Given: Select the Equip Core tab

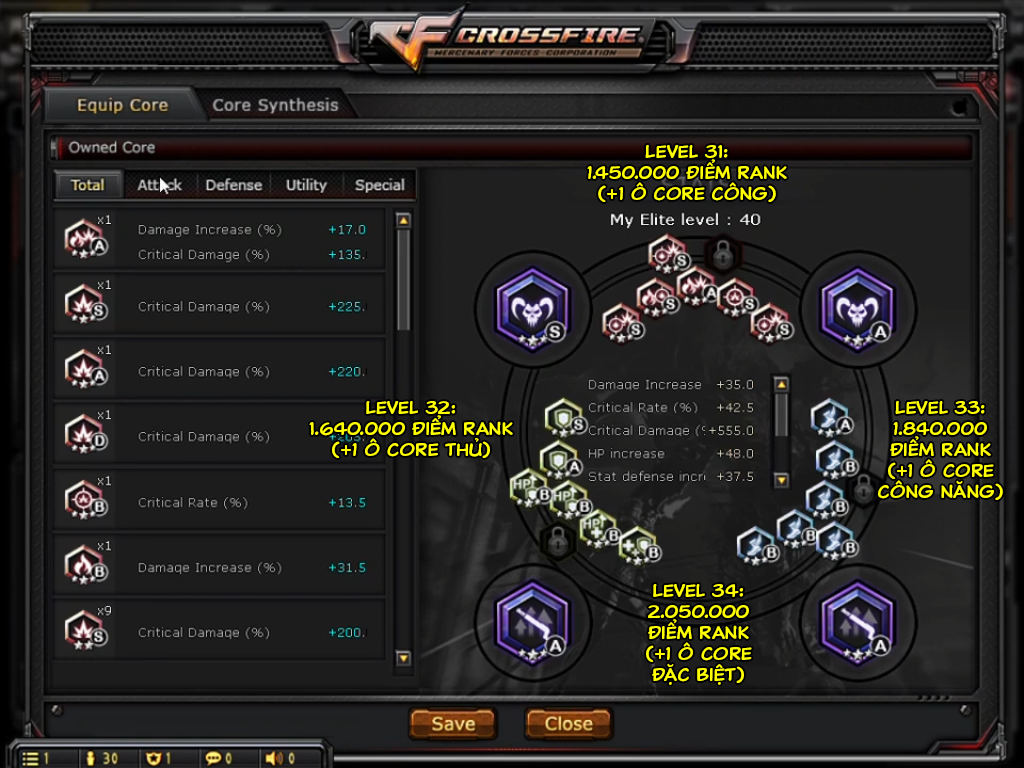Looking at the screenshot, I should coord(122,105).
